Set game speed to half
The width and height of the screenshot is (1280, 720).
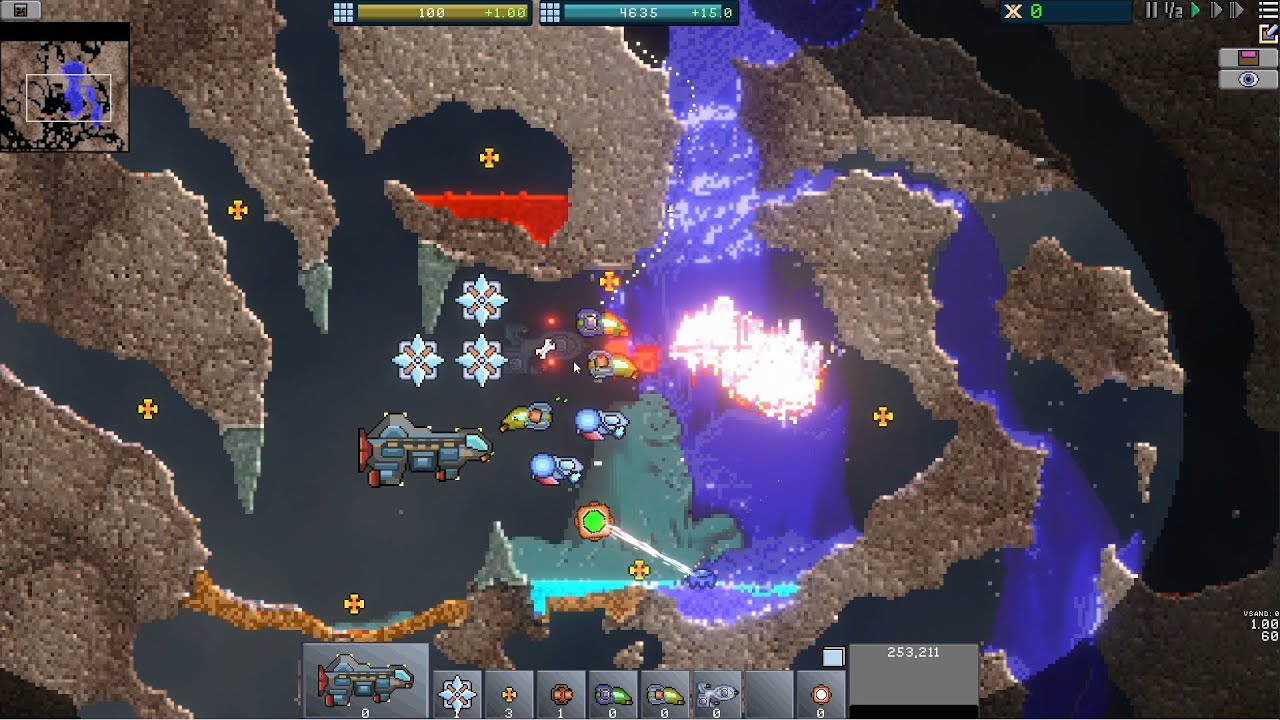(x=1173, y=10)
